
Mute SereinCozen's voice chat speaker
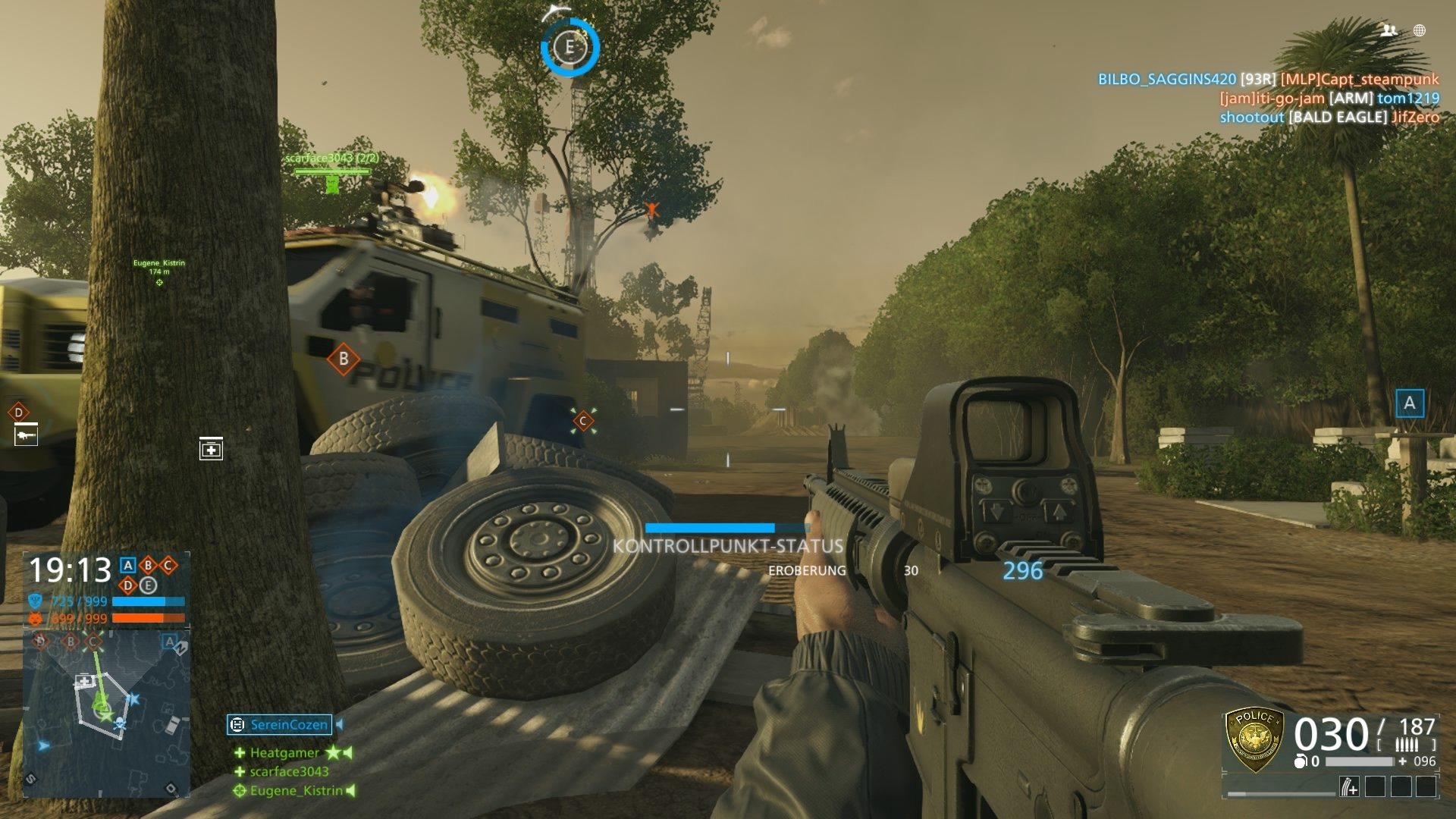pos(340,725)
